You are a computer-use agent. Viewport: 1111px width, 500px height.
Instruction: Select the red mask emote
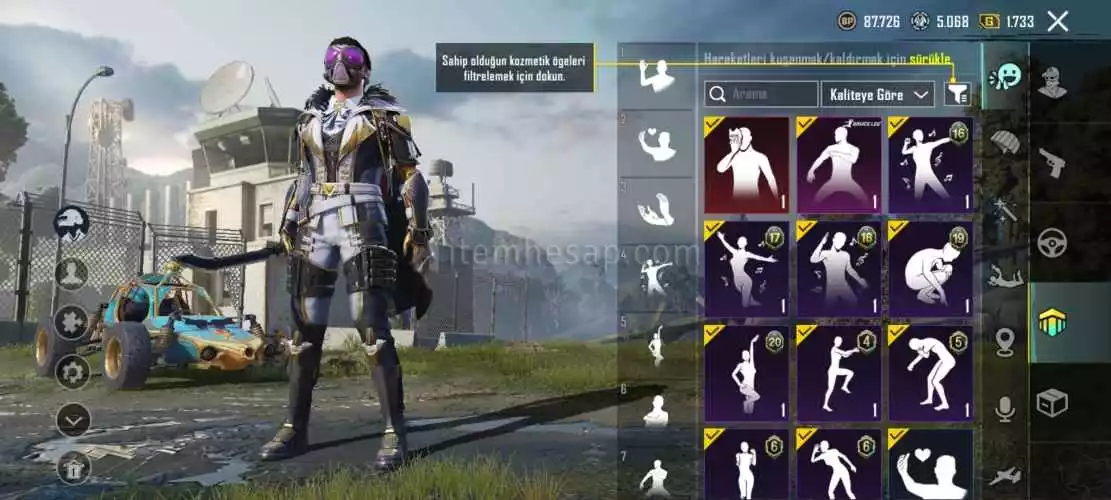(746, 165)
